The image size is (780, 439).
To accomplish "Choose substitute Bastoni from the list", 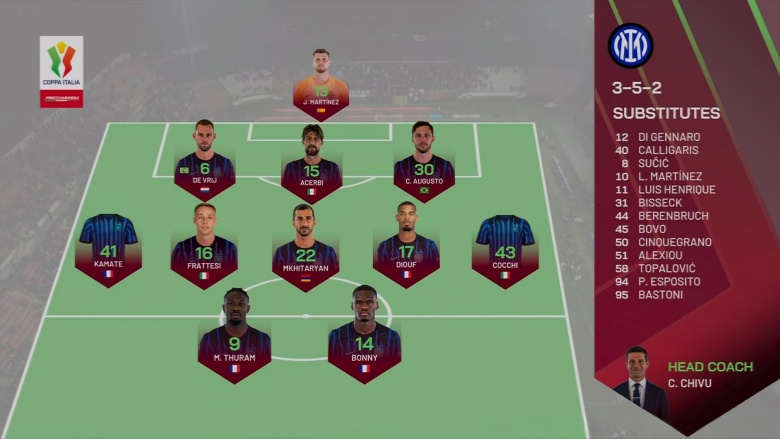I will click(x=664, y=295).
